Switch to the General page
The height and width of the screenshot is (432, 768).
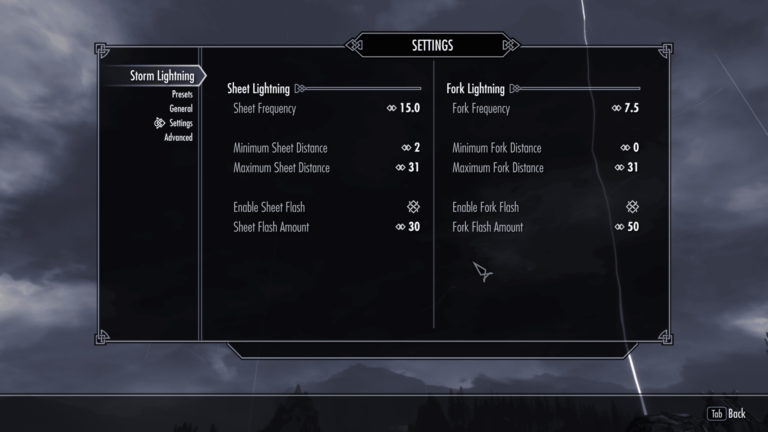point(180,108)
